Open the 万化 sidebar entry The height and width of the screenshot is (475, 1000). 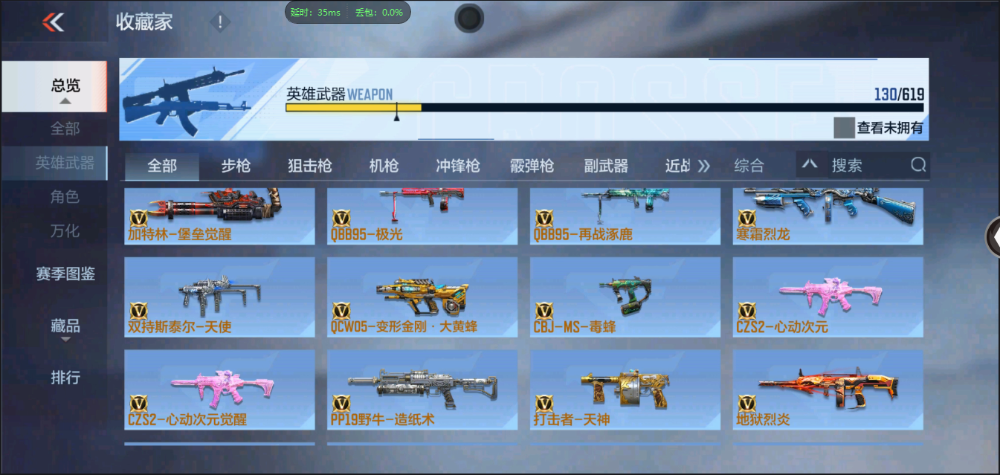point(65,231)
